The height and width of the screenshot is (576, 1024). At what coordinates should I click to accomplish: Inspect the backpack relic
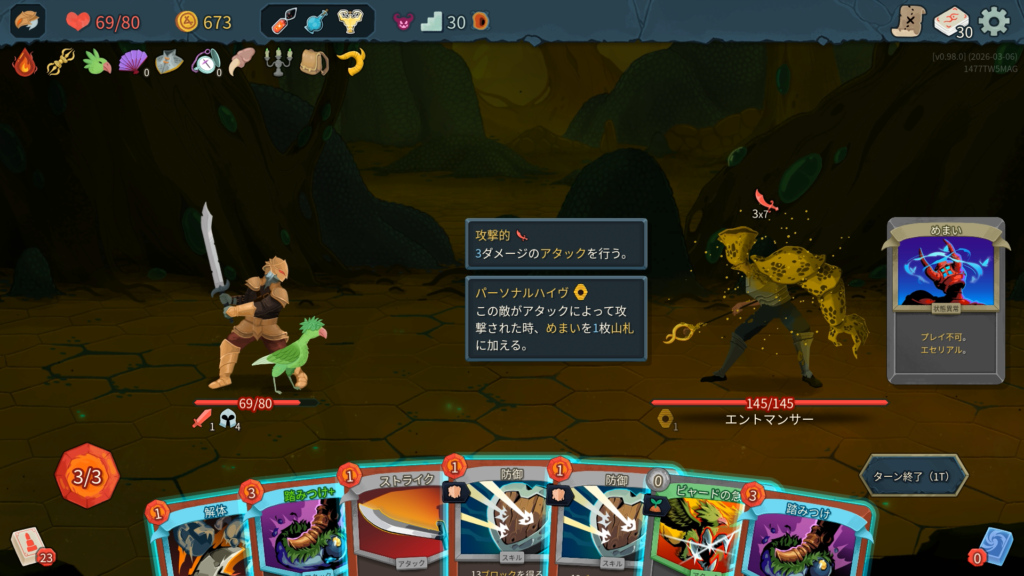pos(314,63)
